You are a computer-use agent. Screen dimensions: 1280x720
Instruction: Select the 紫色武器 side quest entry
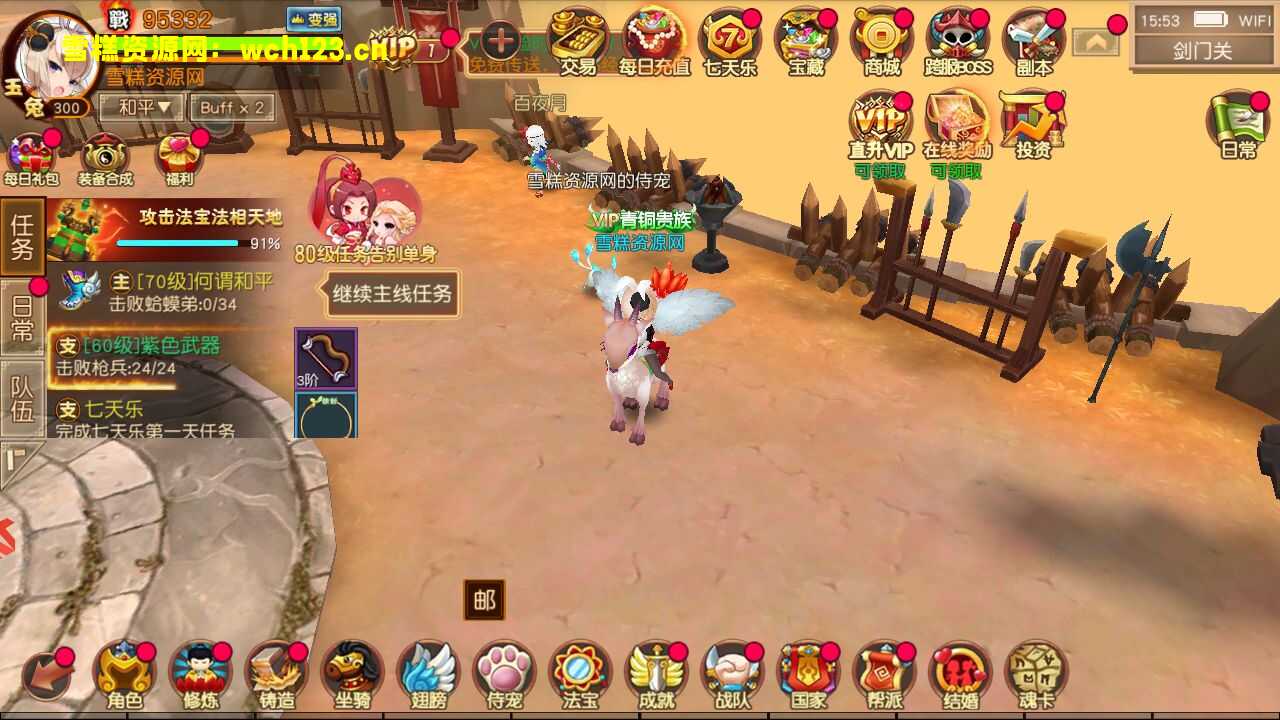(150, 356)
